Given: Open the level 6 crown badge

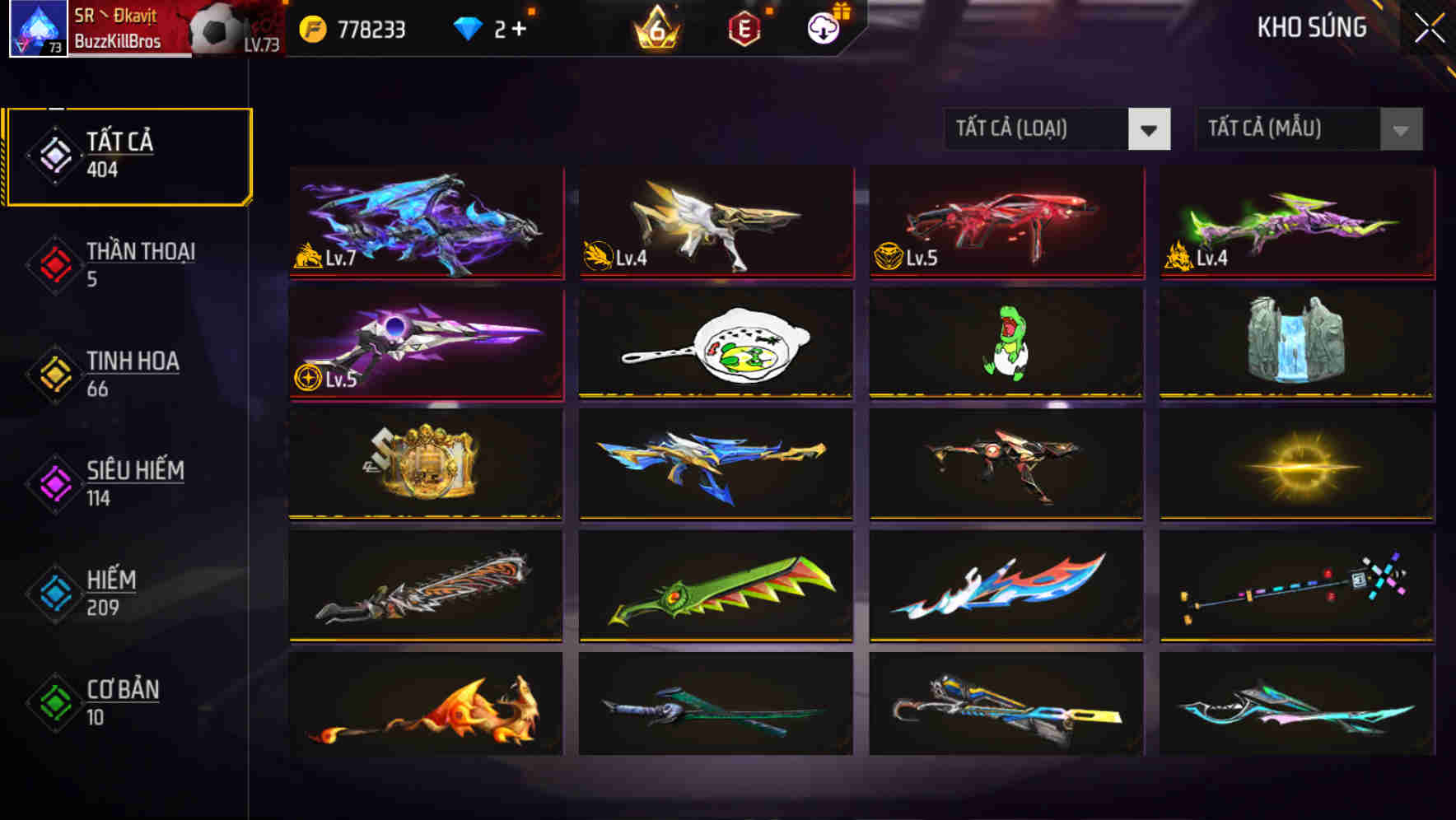Looking at the screenshot, I should (656, 27).
